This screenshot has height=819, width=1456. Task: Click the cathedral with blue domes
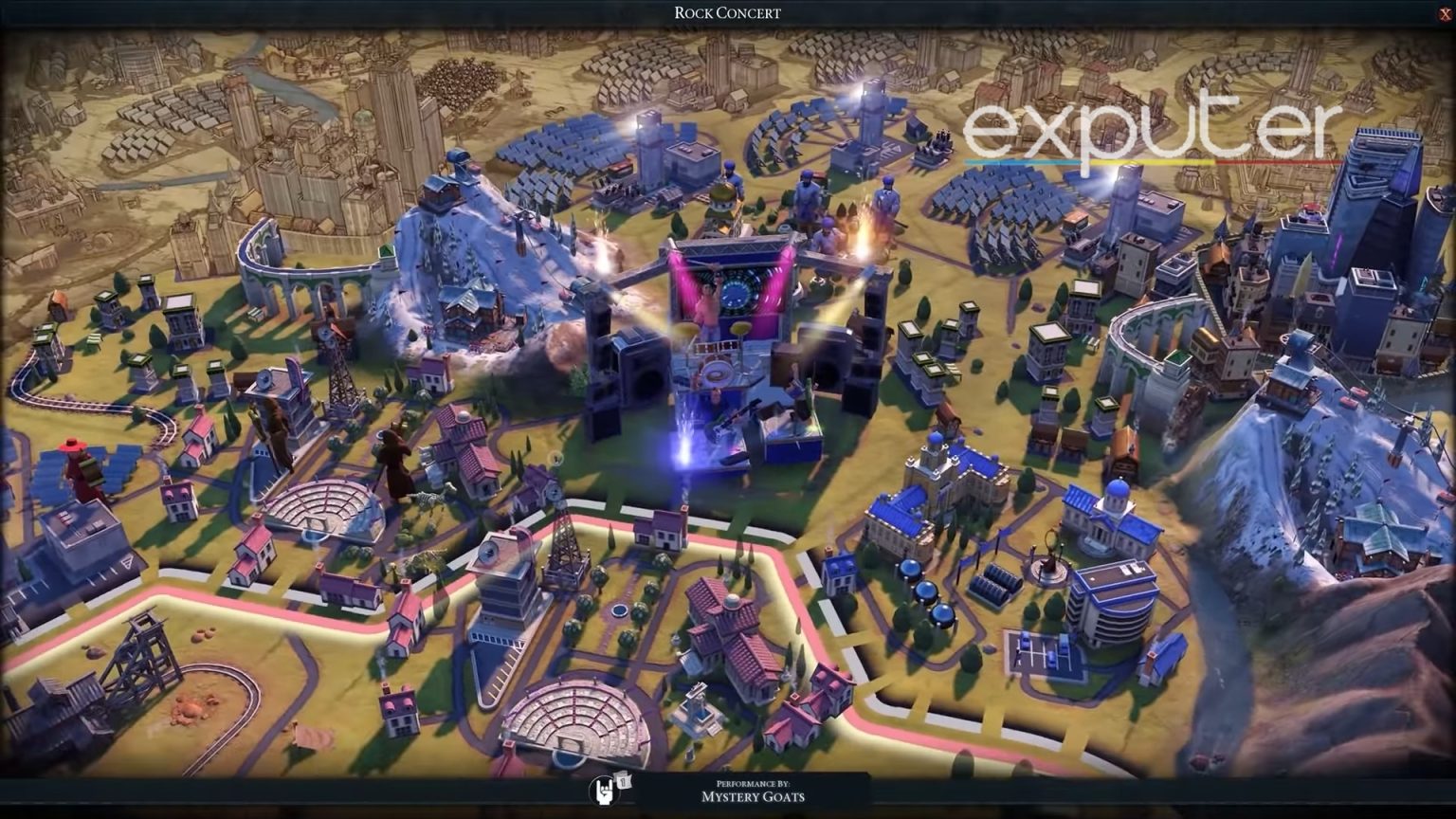click(938, 483)
